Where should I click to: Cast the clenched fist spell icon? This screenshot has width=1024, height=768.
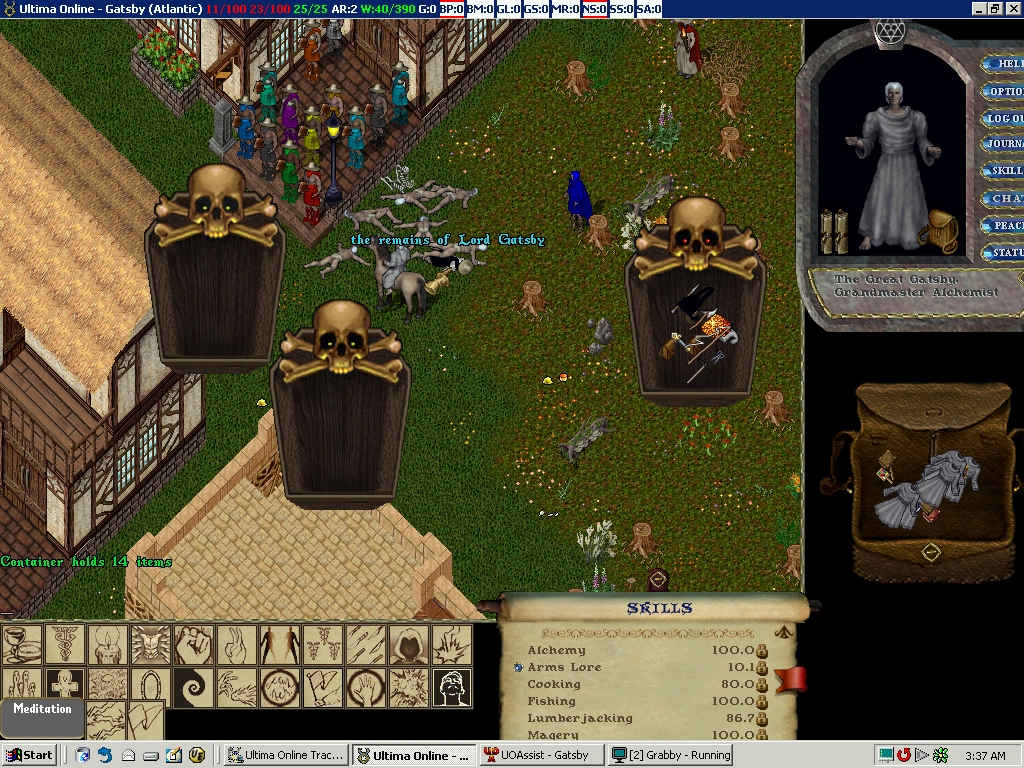coord(193,645)
